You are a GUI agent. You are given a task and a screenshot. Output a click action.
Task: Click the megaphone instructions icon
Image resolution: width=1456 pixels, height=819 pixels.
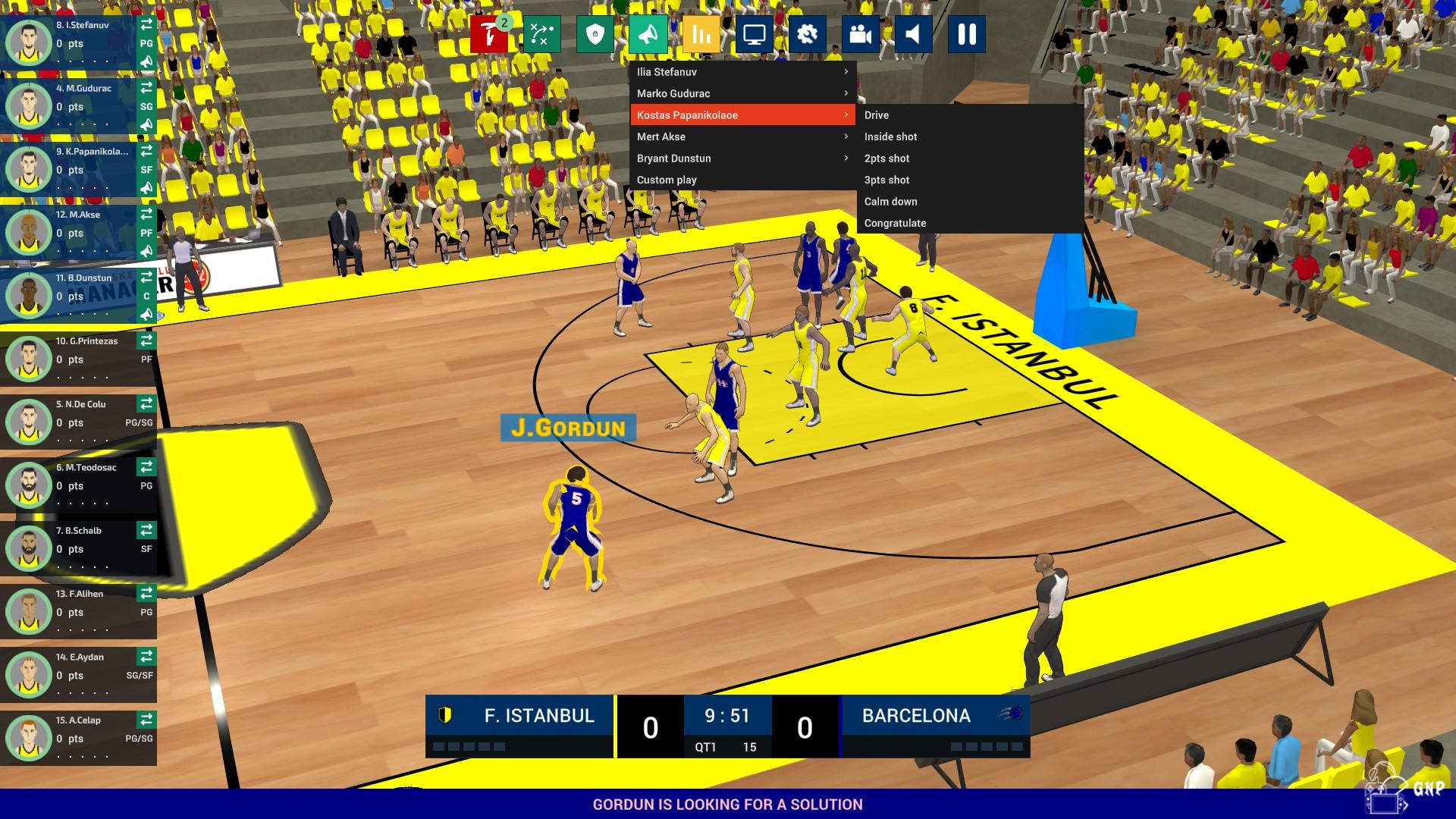point(648,34)
